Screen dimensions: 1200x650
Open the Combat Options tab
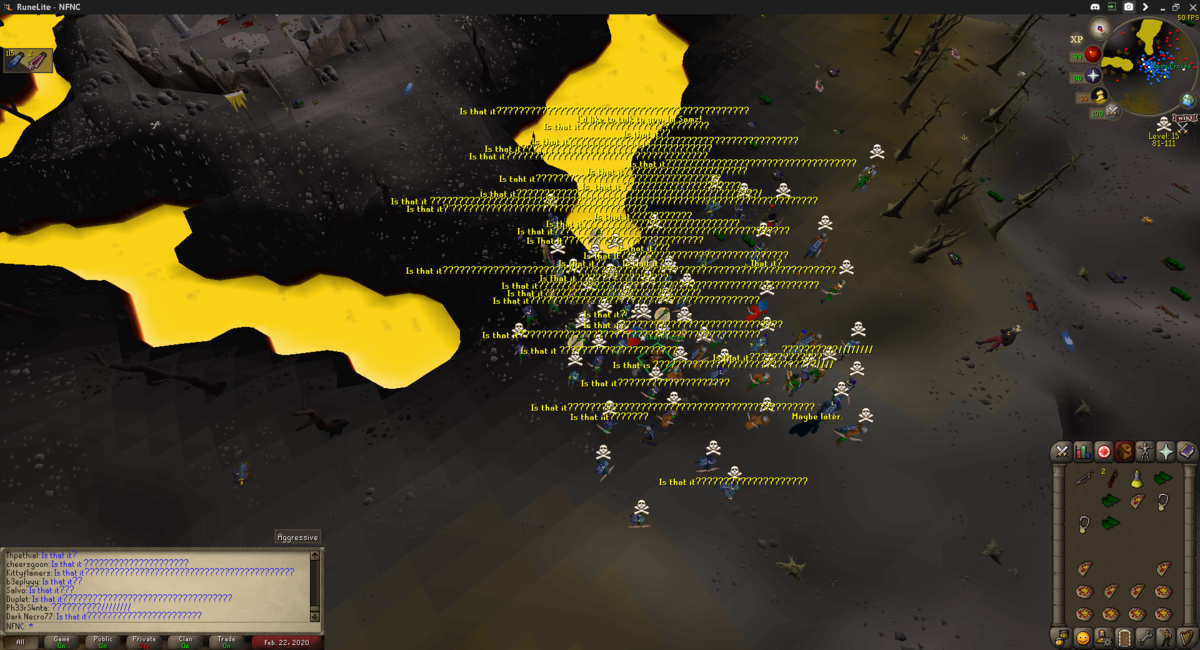click(x=1061, y=451)
